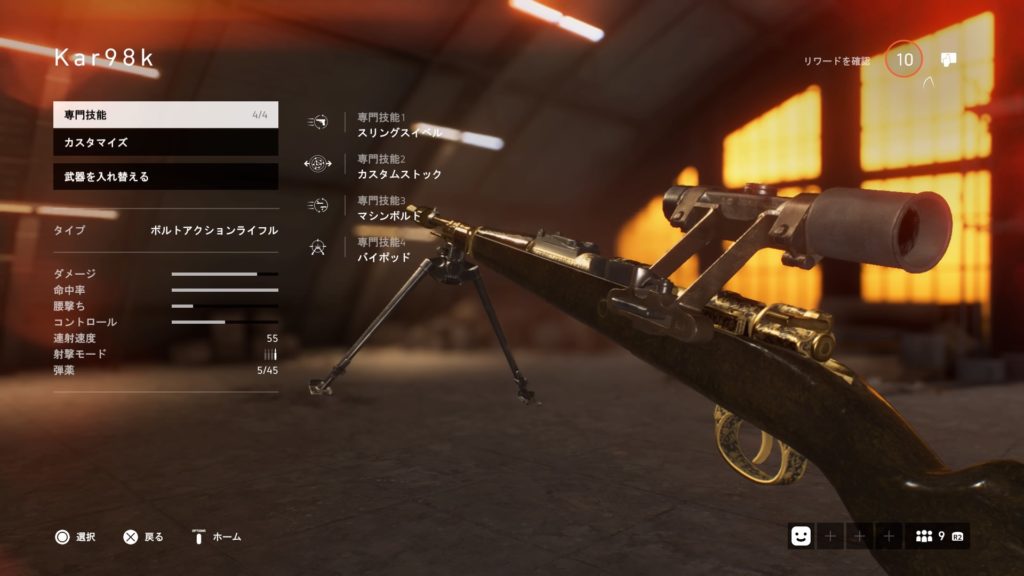This screenshot has height=576, width=1024.
Task: Open the リワードを確認 rewards counter
Action: [x=903, y=60]
